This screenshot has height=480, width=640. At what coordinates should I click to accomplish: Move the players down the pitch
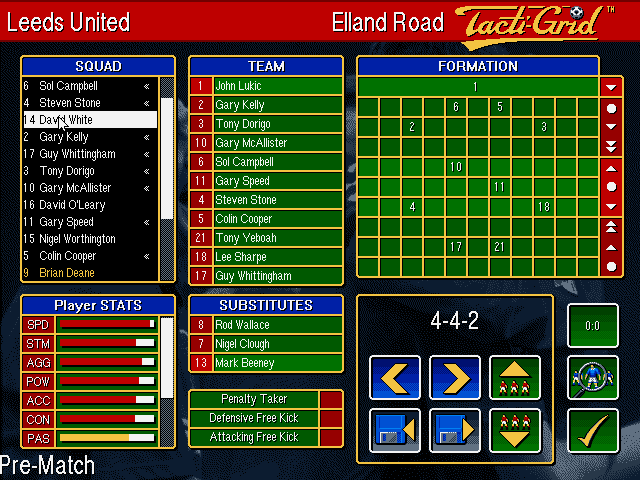pos(515,431)
